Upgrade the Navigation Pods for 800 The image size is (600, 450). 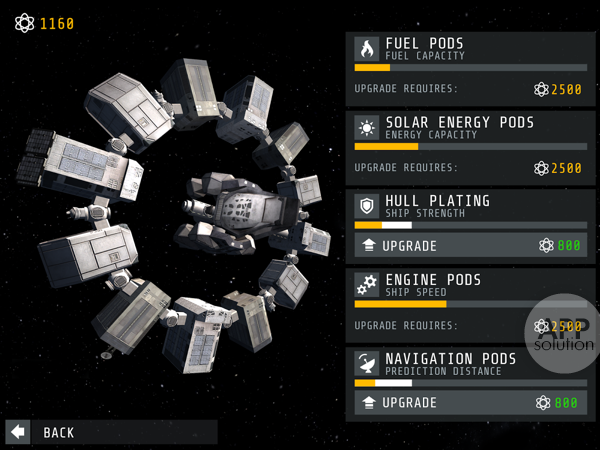tap(470, 403)
